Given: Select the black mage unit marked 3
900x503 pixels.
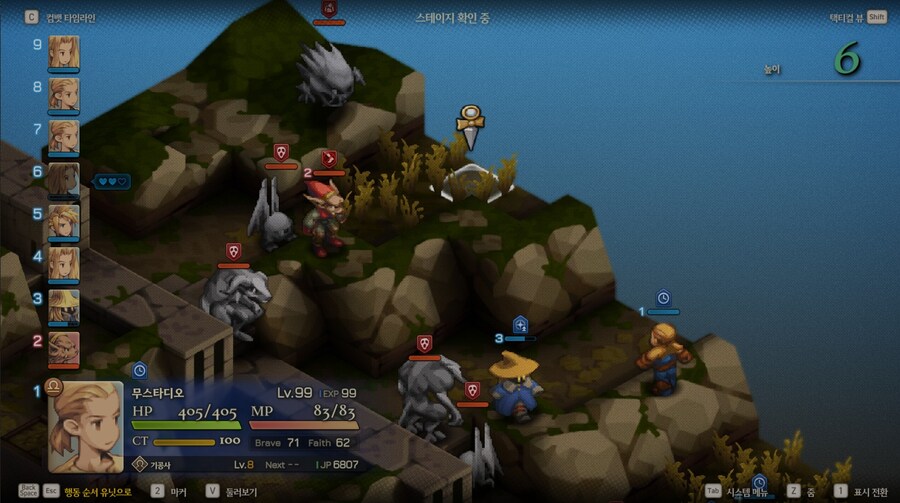Looking at the screenshot, I should [516, 385].
